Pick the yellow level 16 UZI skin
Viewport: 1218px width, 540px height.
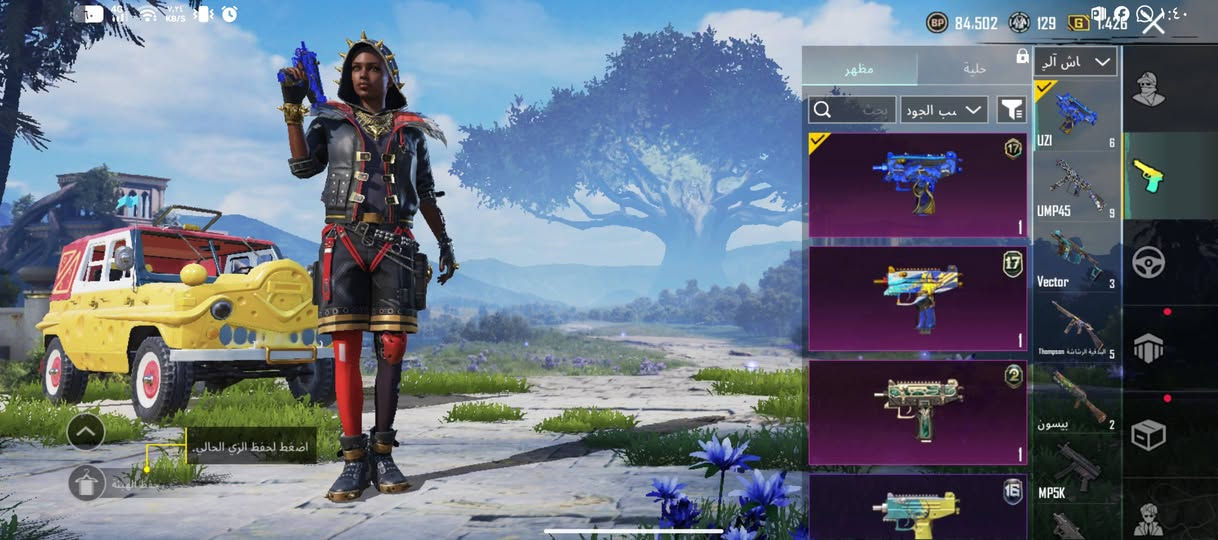tap(917, 507)
